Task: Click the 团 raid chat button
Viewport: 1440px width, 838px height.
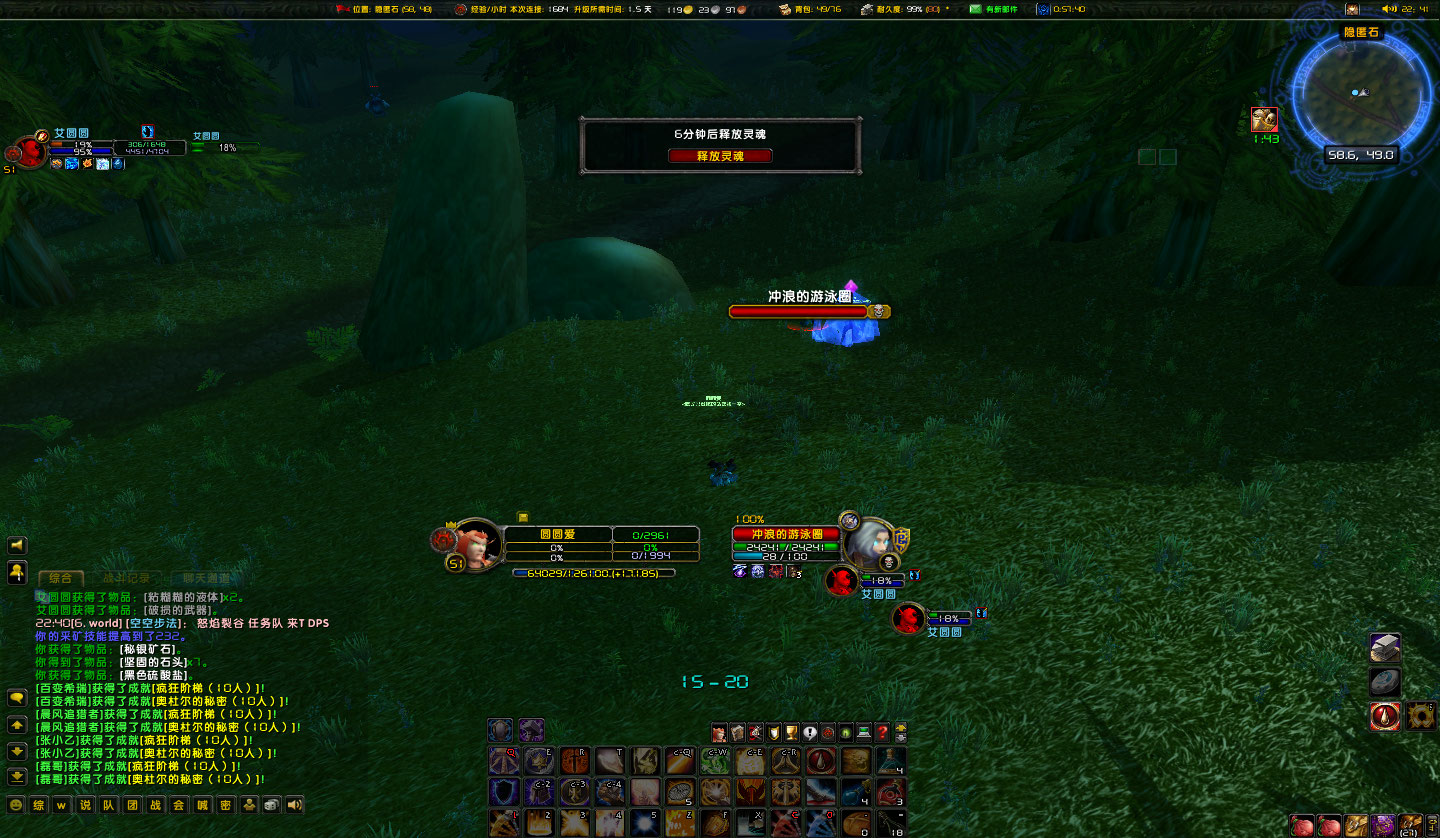Action: [x=132, y=805]
